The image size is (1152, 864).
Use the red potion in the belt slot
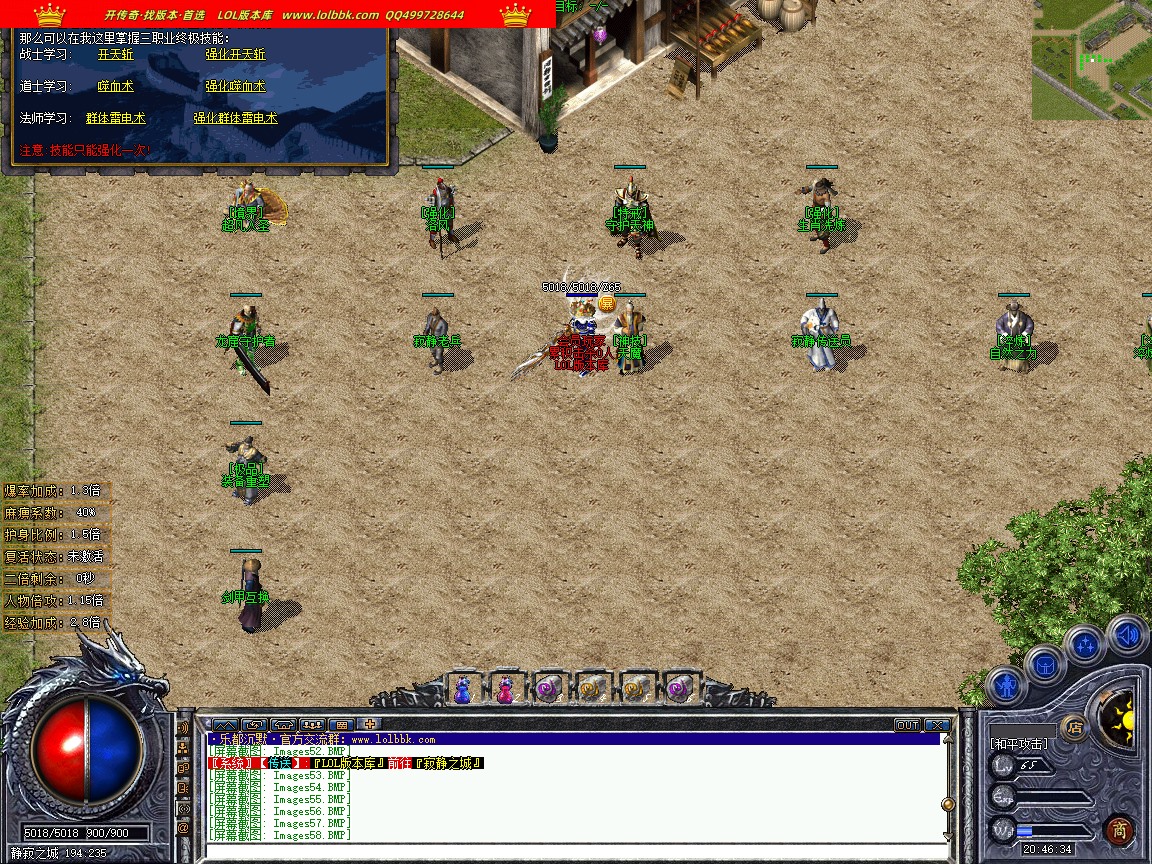point(505,690)
